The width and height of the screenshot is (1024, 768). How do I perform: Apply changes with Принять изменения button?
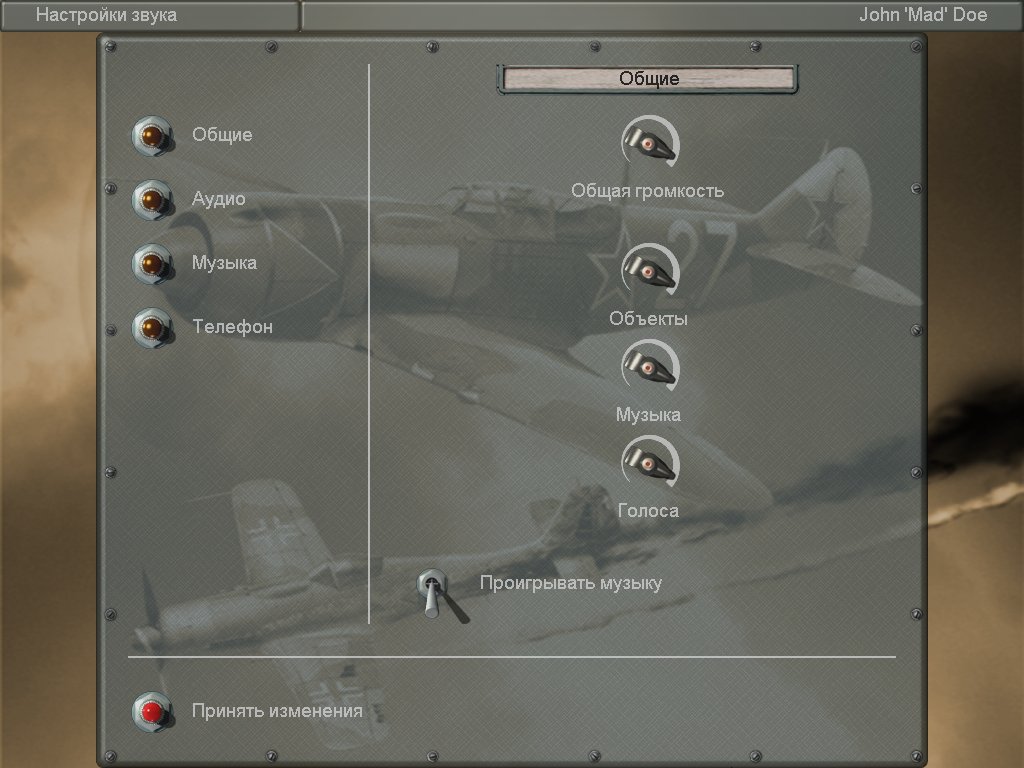click(152, 711)
